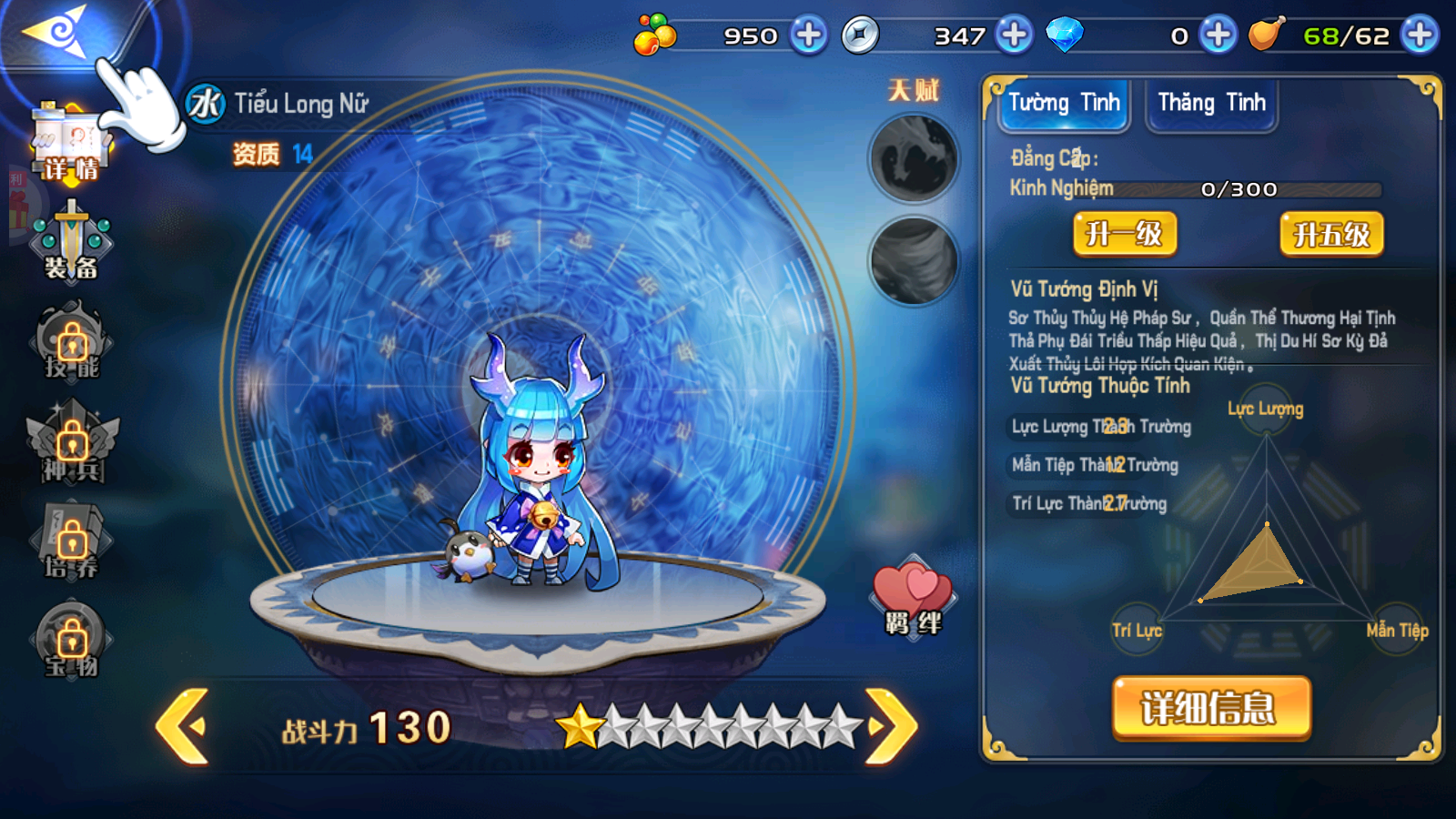
Task: Add more blue diamonds with plus button
Action: click(x=1218, y=35)
